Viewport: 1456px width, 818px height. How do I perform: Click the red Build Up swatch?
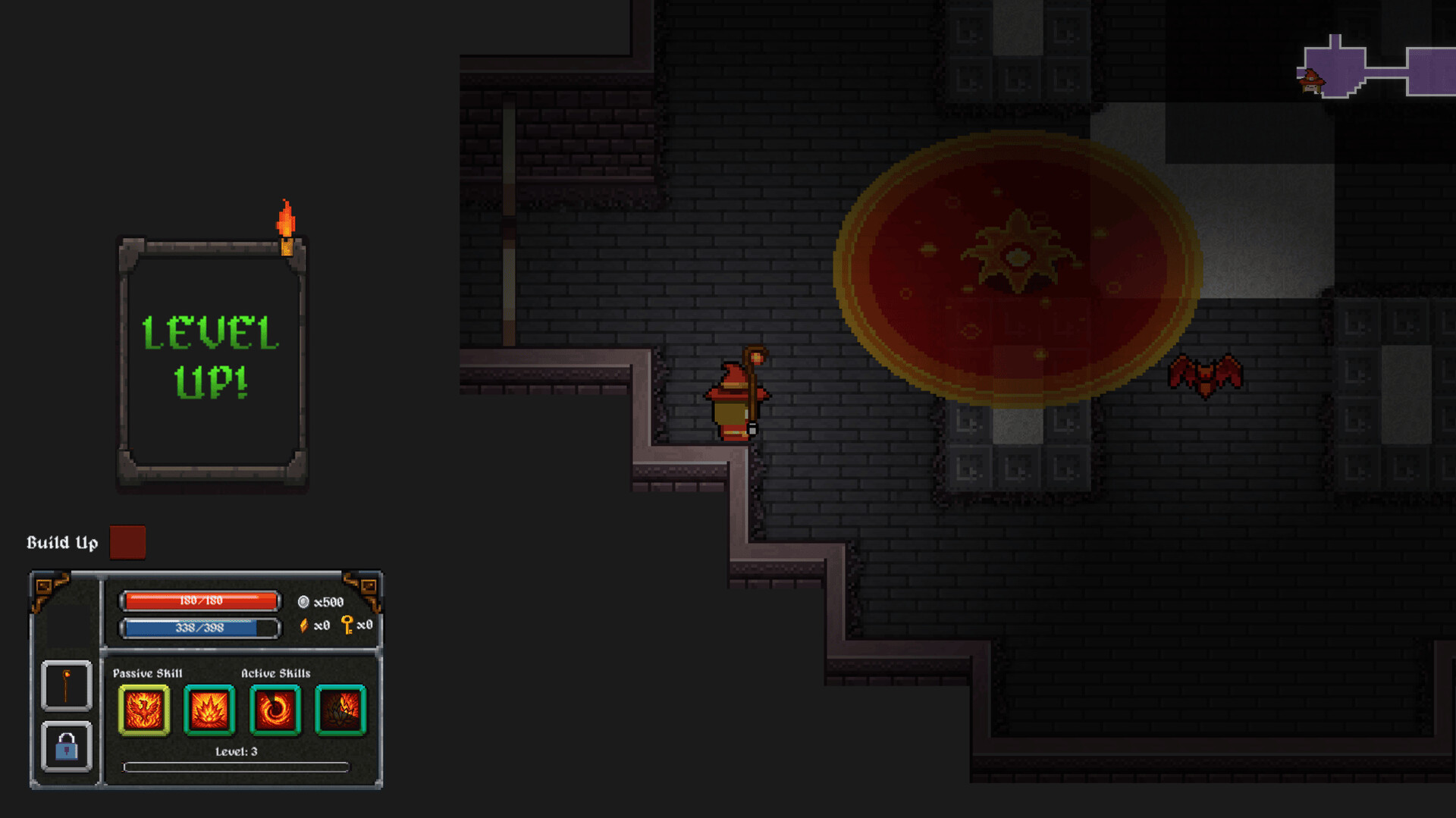click(x=127, y=543)
